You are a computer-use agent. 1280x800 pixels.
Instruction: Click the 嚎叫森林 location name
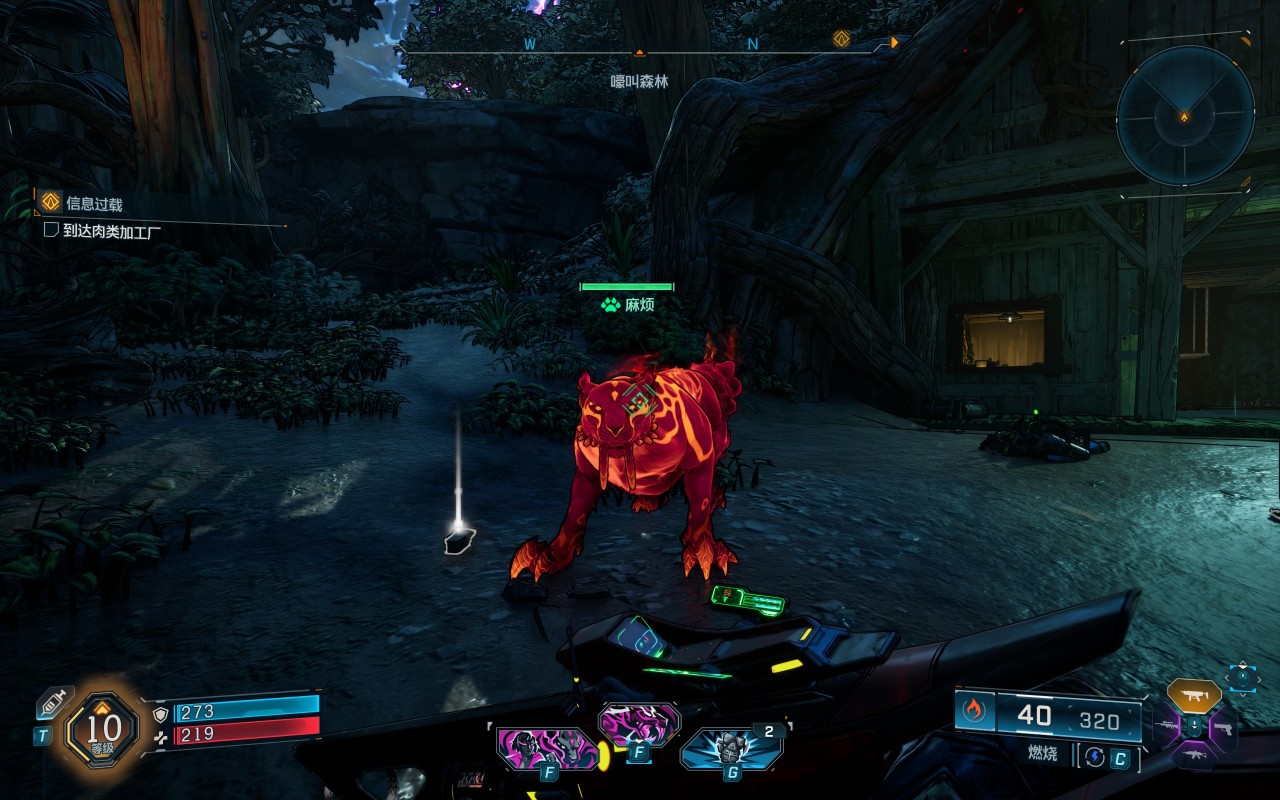click(x=640, y=82)
